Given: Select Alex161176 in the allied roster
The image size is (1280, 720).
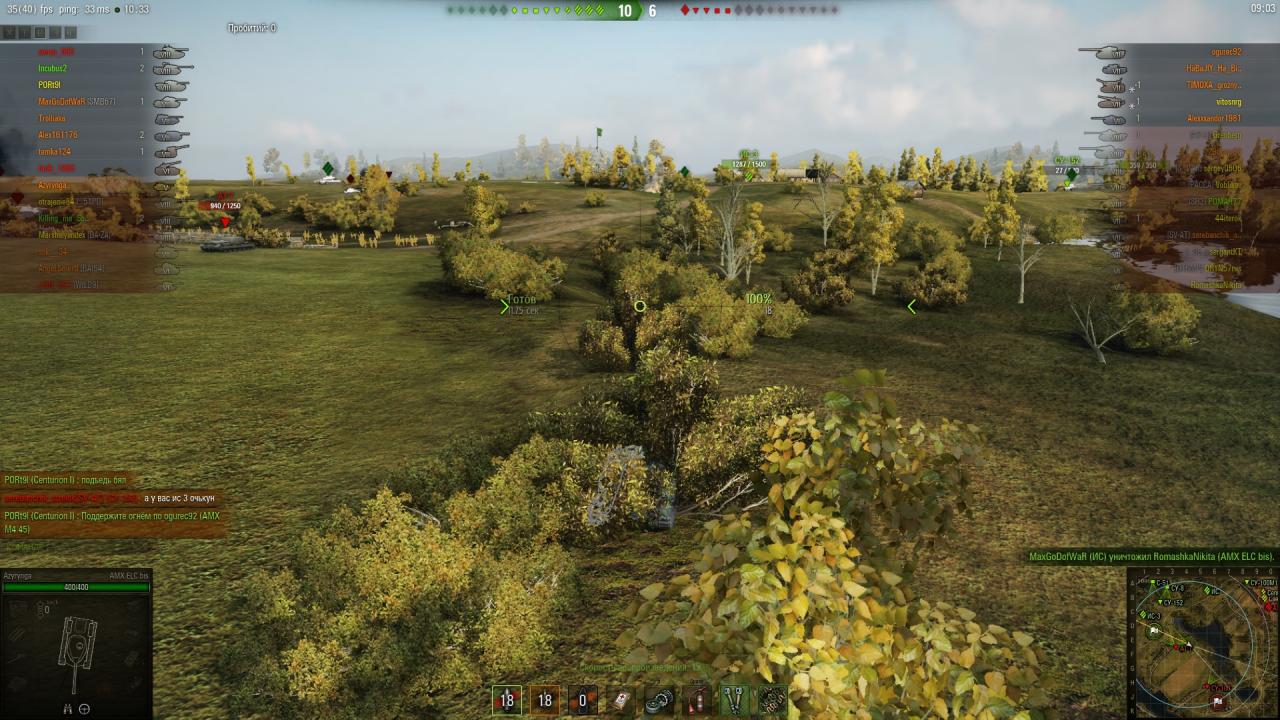Looking at the screenshot, I should pyautogui.click(x=58, y=135).
